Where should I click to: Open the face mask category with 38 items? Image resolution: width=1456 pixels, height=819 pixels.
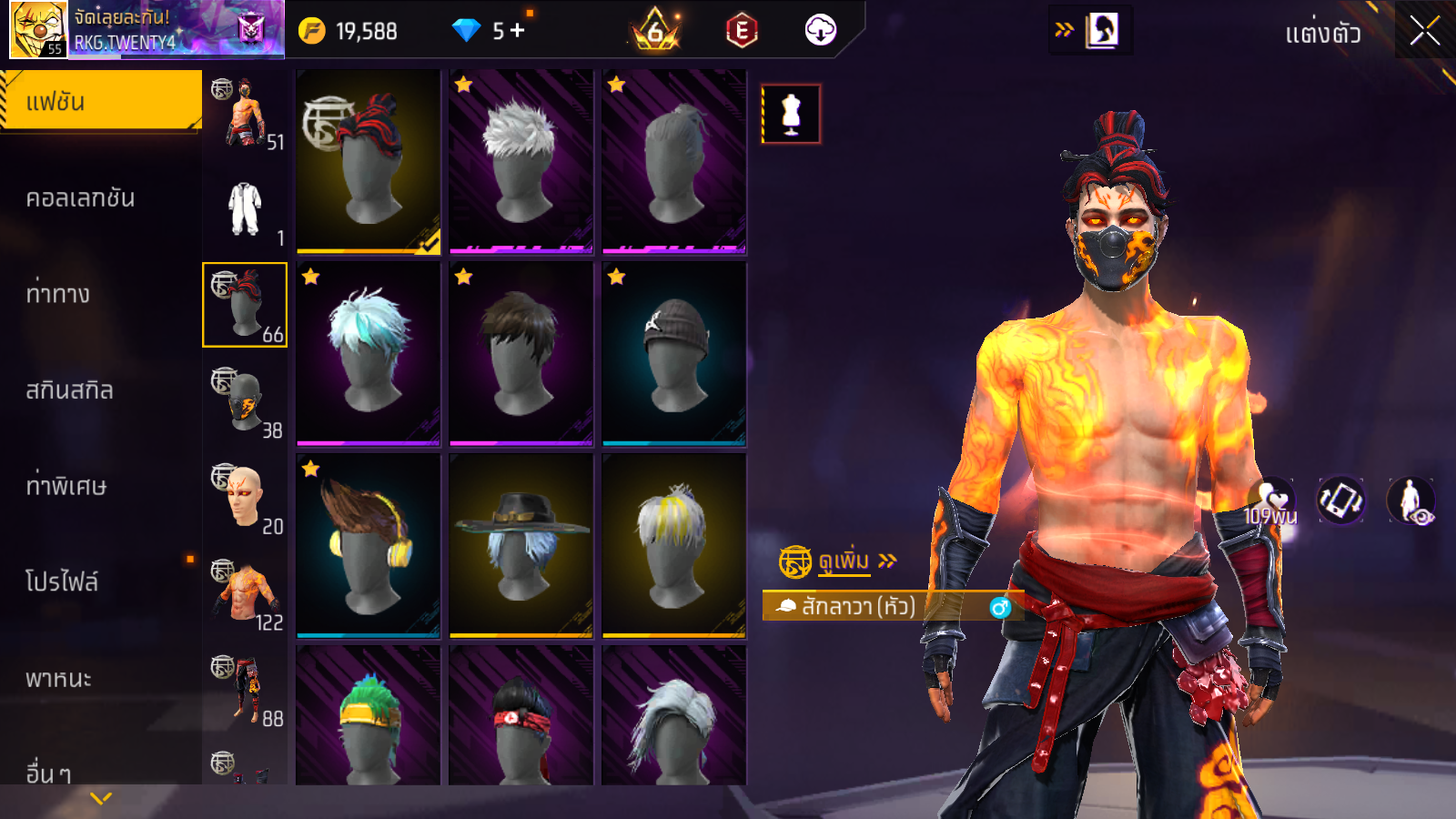245,401
